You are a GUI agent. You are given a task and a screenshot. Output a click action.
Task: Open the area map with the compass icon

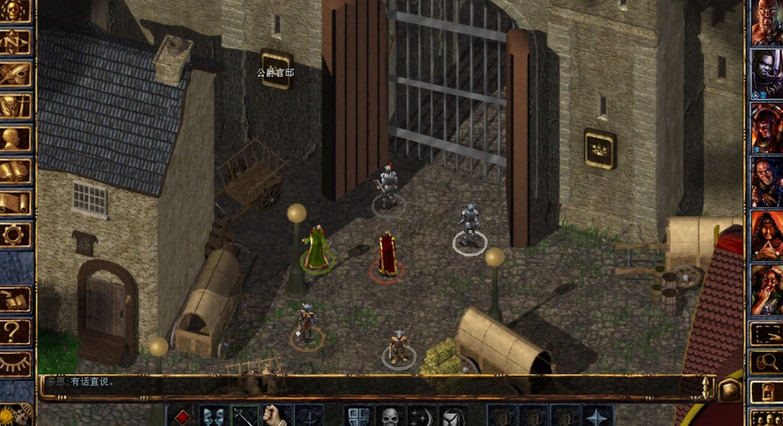tap(16, 43)
